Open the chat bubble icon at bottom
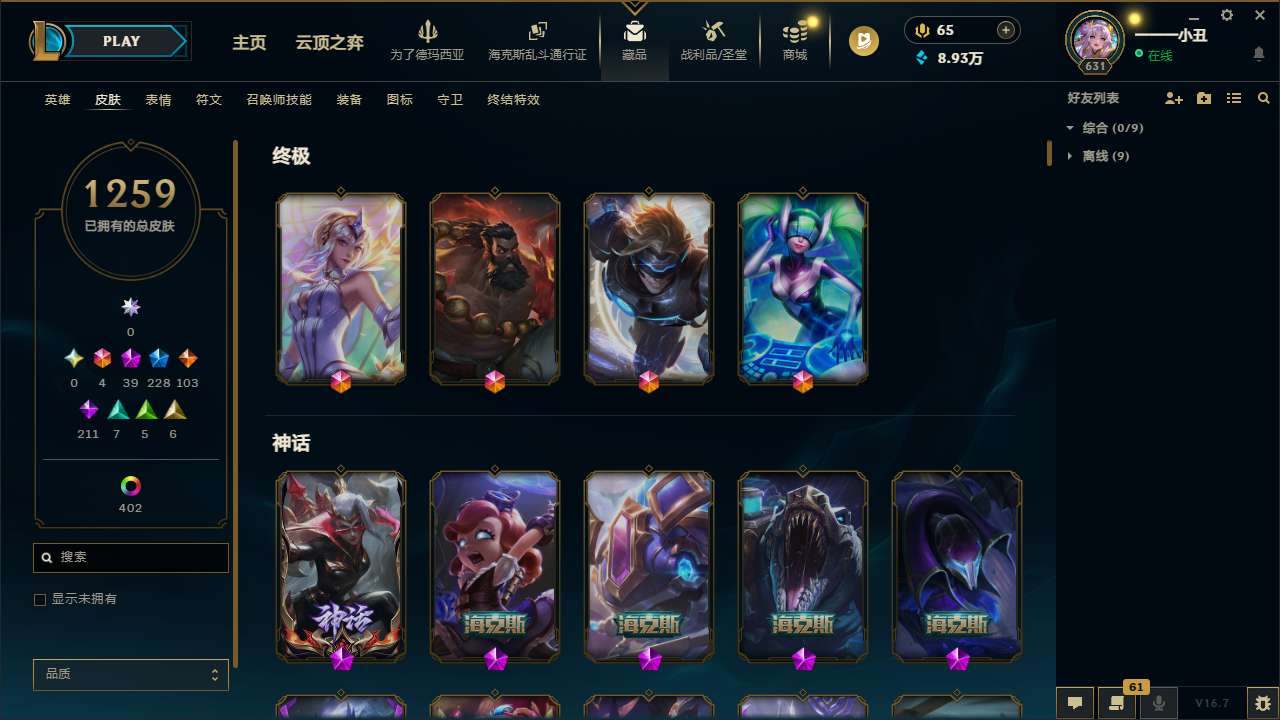 (x=1073, y=703)
